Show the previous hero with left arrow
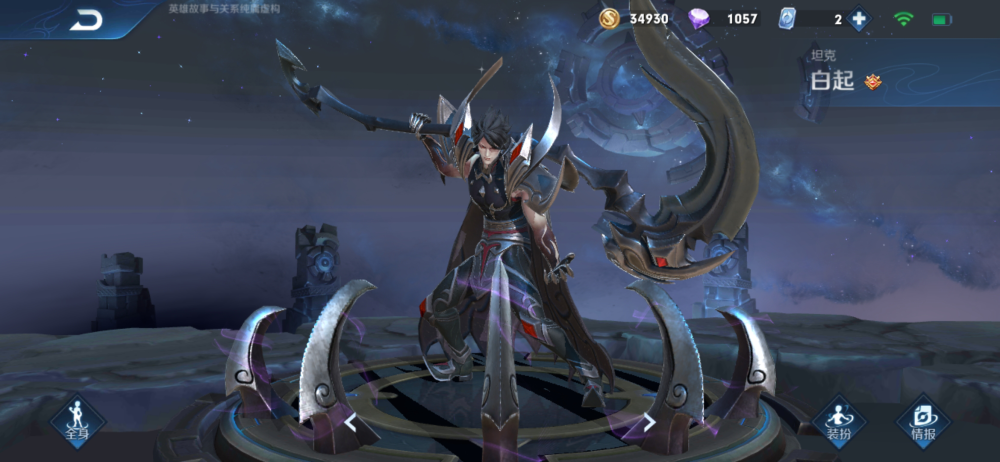This screenshot has height=462, width=1000. pos(351,422)
